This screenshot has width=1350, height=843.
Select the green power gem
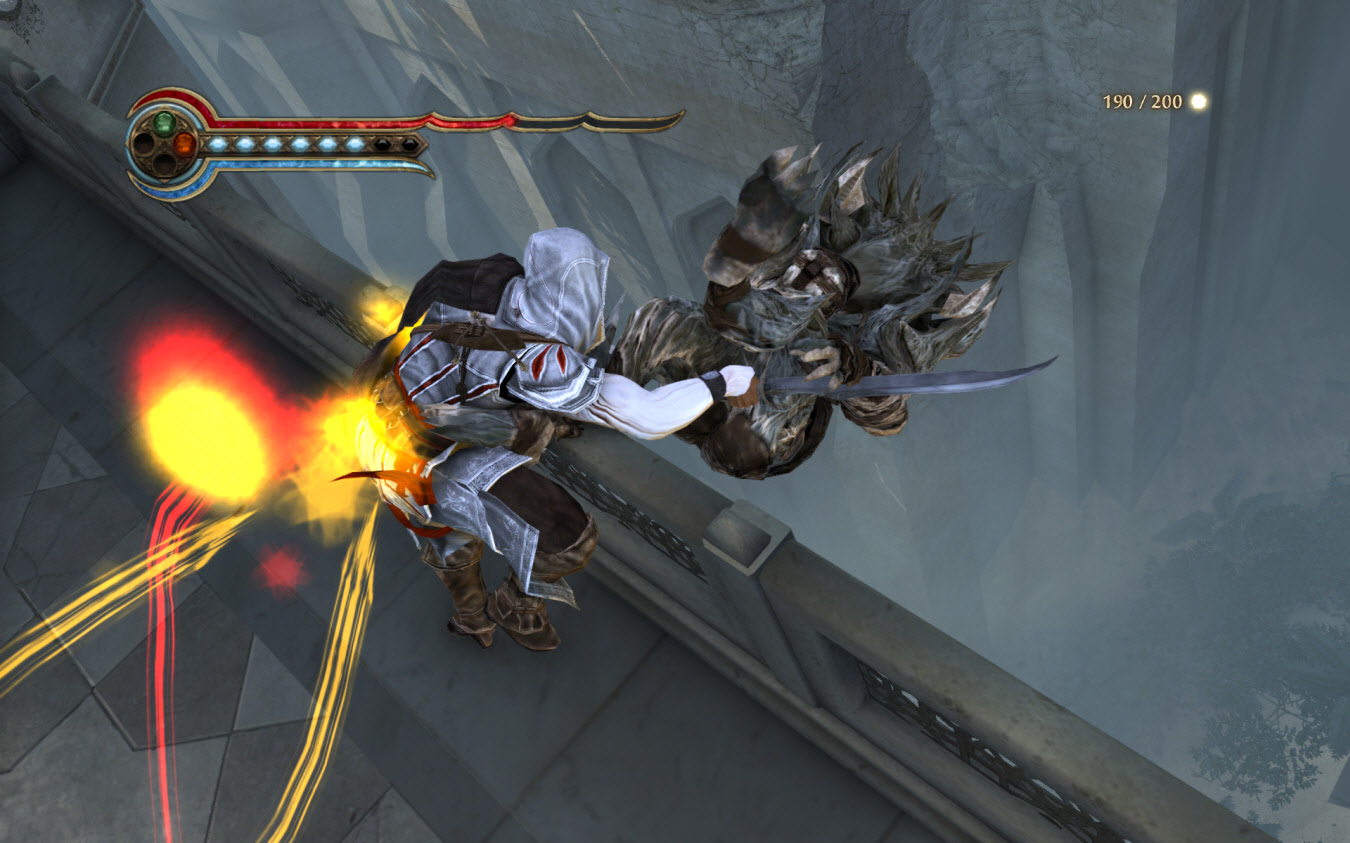[164, 123]
